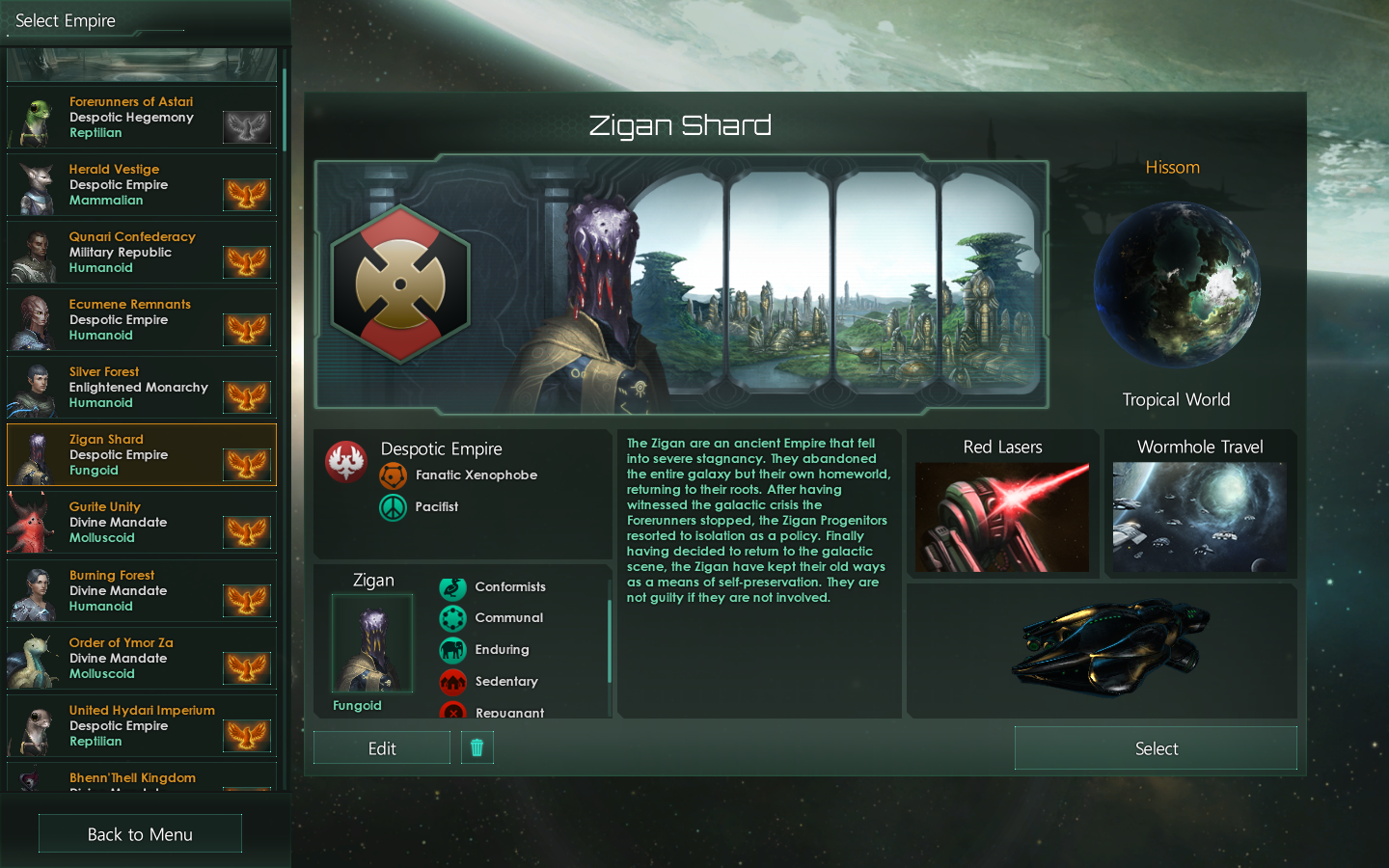Pick the Qunari Confederacy empire
Image resolution: width=1389 pixels, height=868 pixels.
pyautogui.click(x=141, y=252)
